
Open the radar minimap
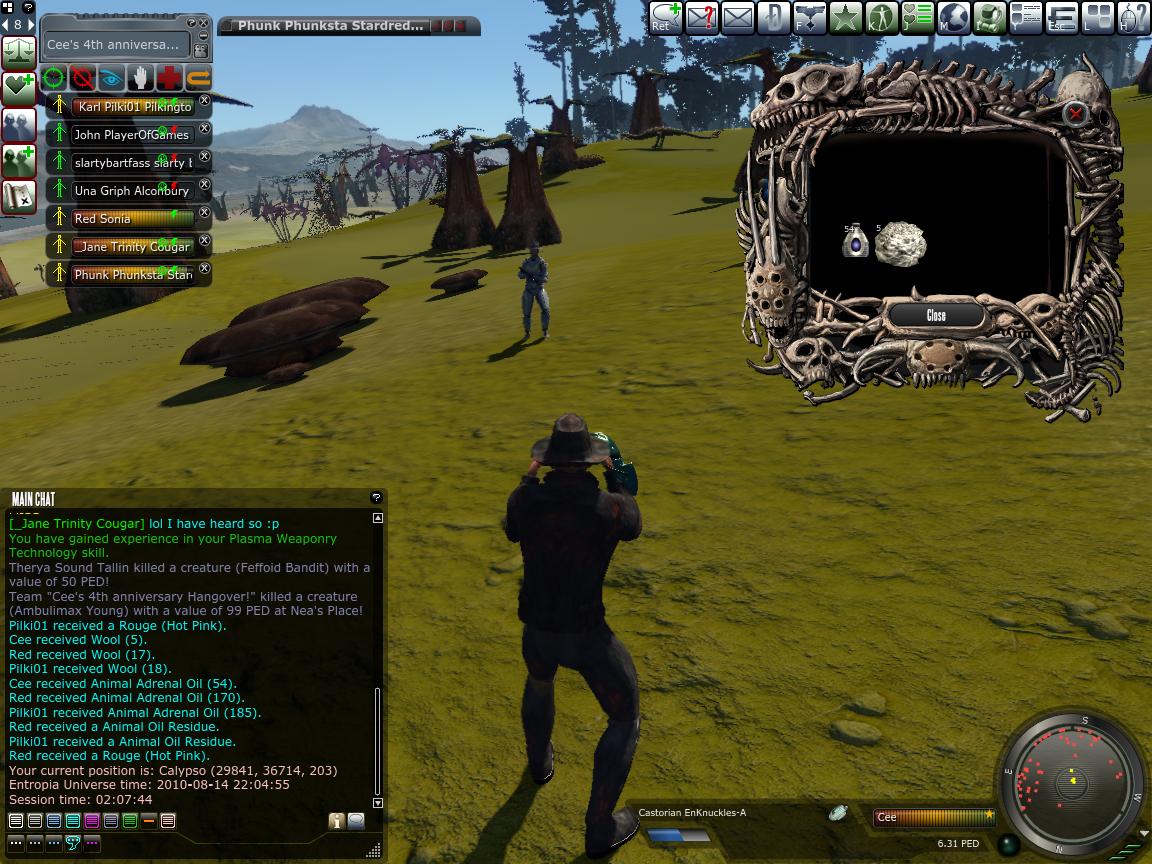(x=1071, y=781)
